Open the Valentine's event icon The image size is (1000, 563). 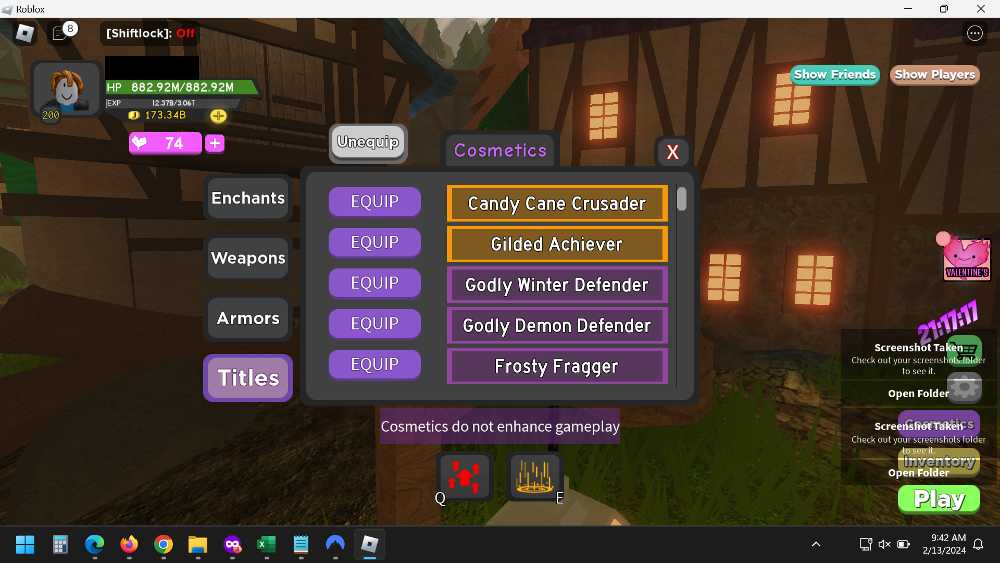click(966, 260)
